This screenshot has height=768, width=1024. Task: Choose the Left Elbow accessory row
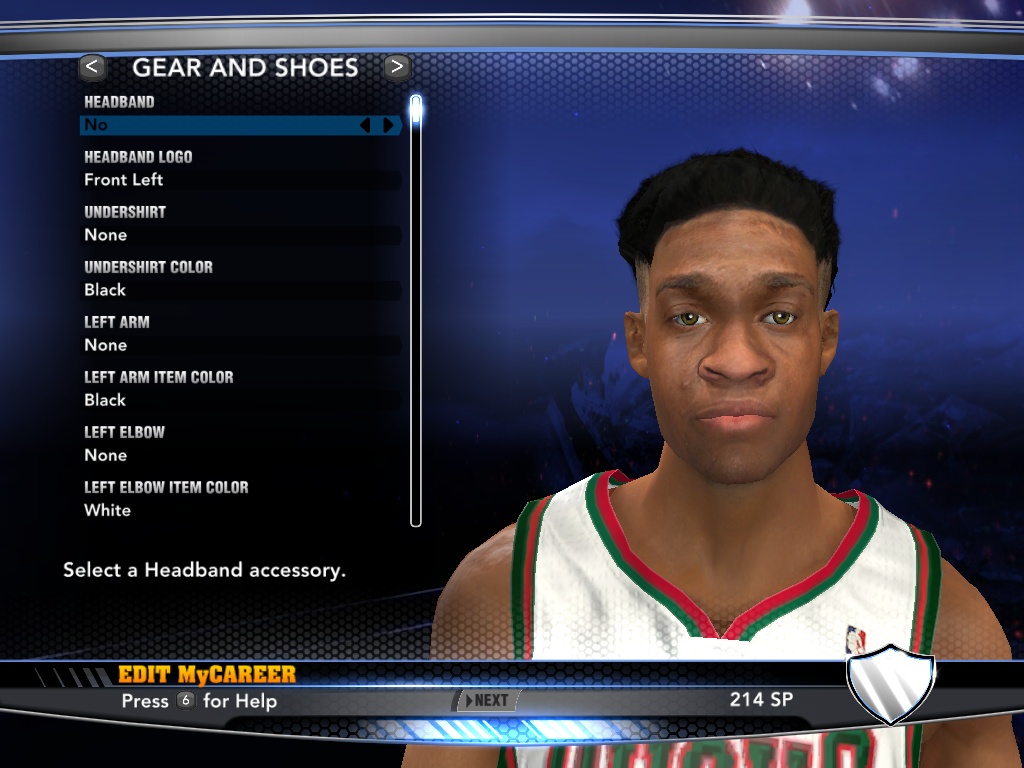(240, 455)
